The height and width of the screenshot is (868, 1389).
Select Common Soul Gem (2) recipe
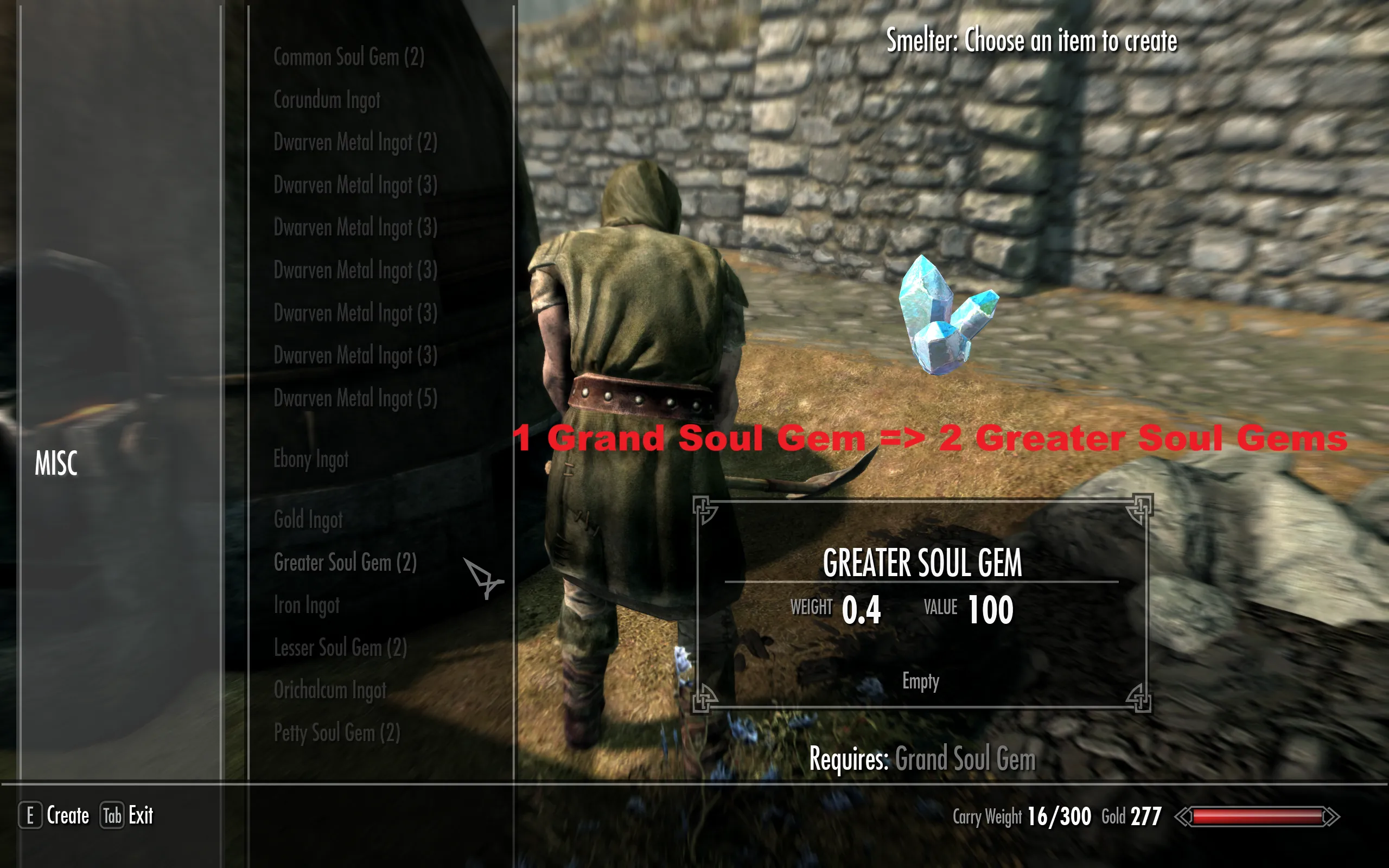[348, 58]
